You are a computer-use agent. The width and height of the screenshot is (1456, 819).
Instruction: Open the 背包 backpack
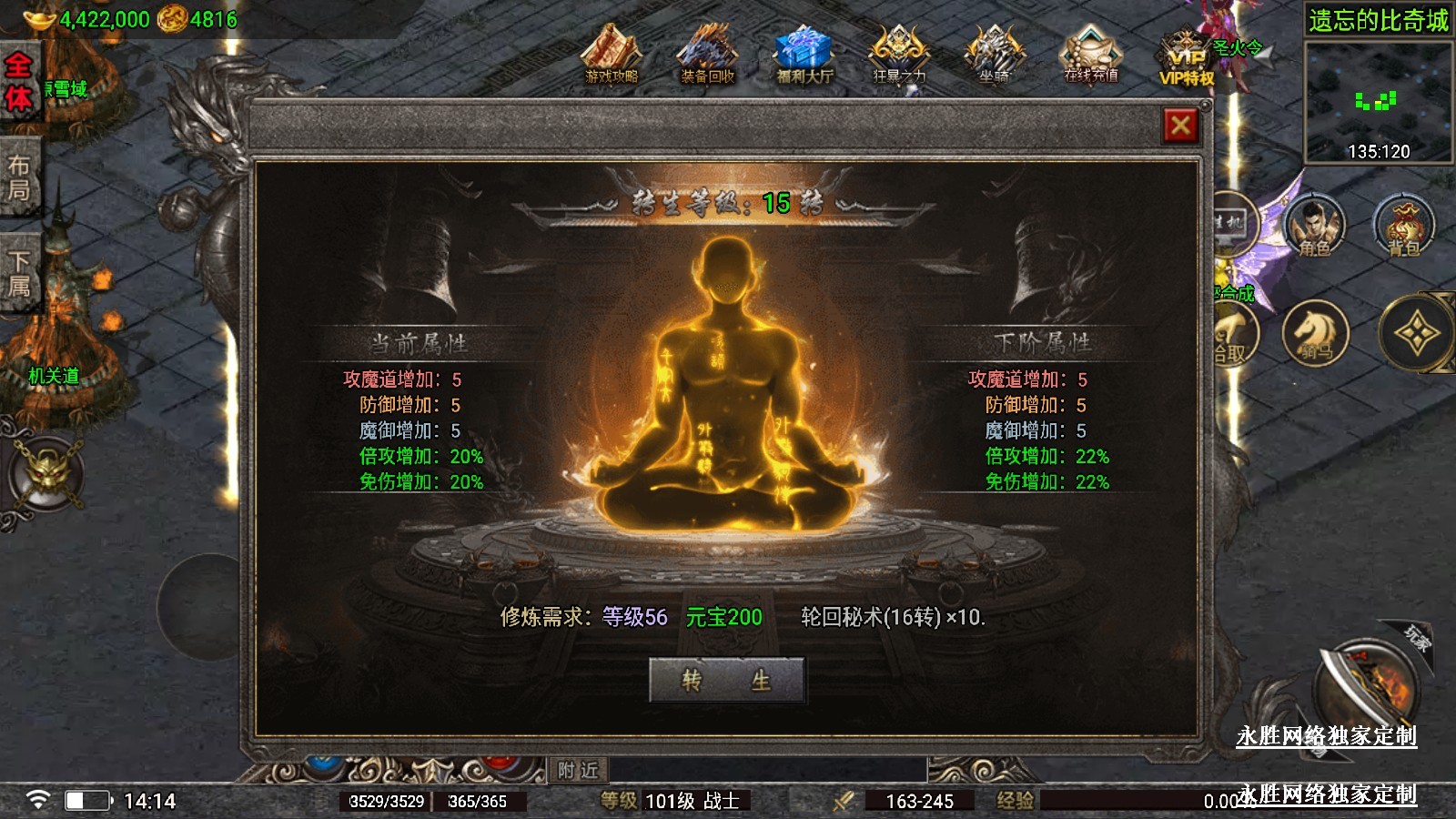1403,225
